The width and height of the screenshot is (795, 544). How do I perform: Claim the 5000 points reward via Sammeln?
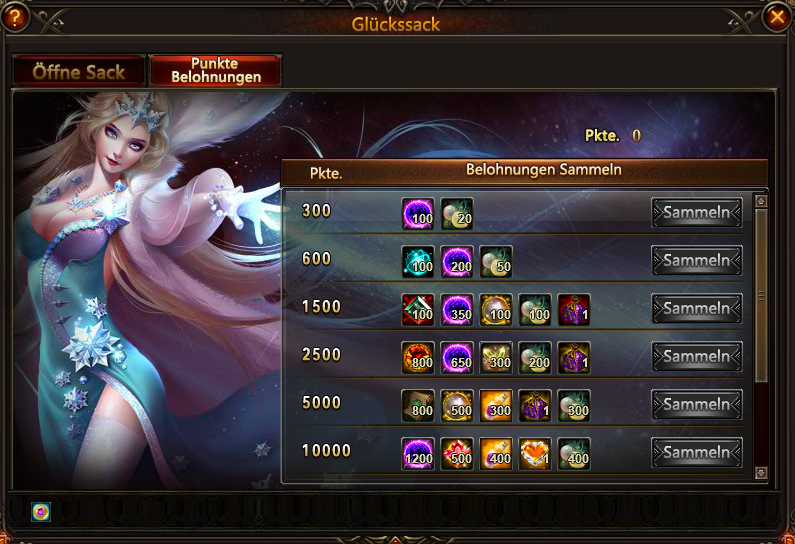[697, 405]
